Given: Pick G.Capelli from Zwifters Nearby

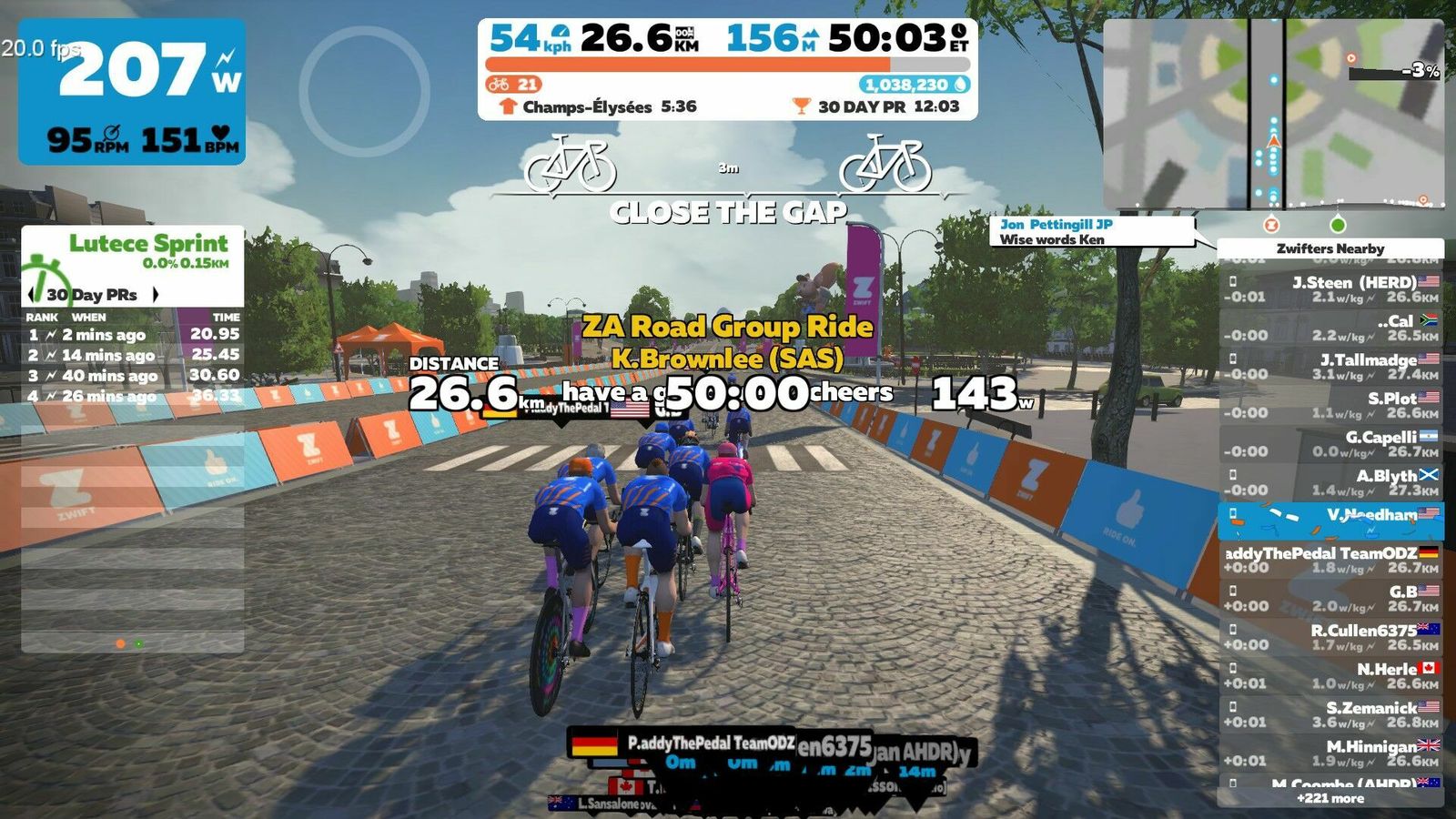Looking at the screenshot, I should 1330,444.
